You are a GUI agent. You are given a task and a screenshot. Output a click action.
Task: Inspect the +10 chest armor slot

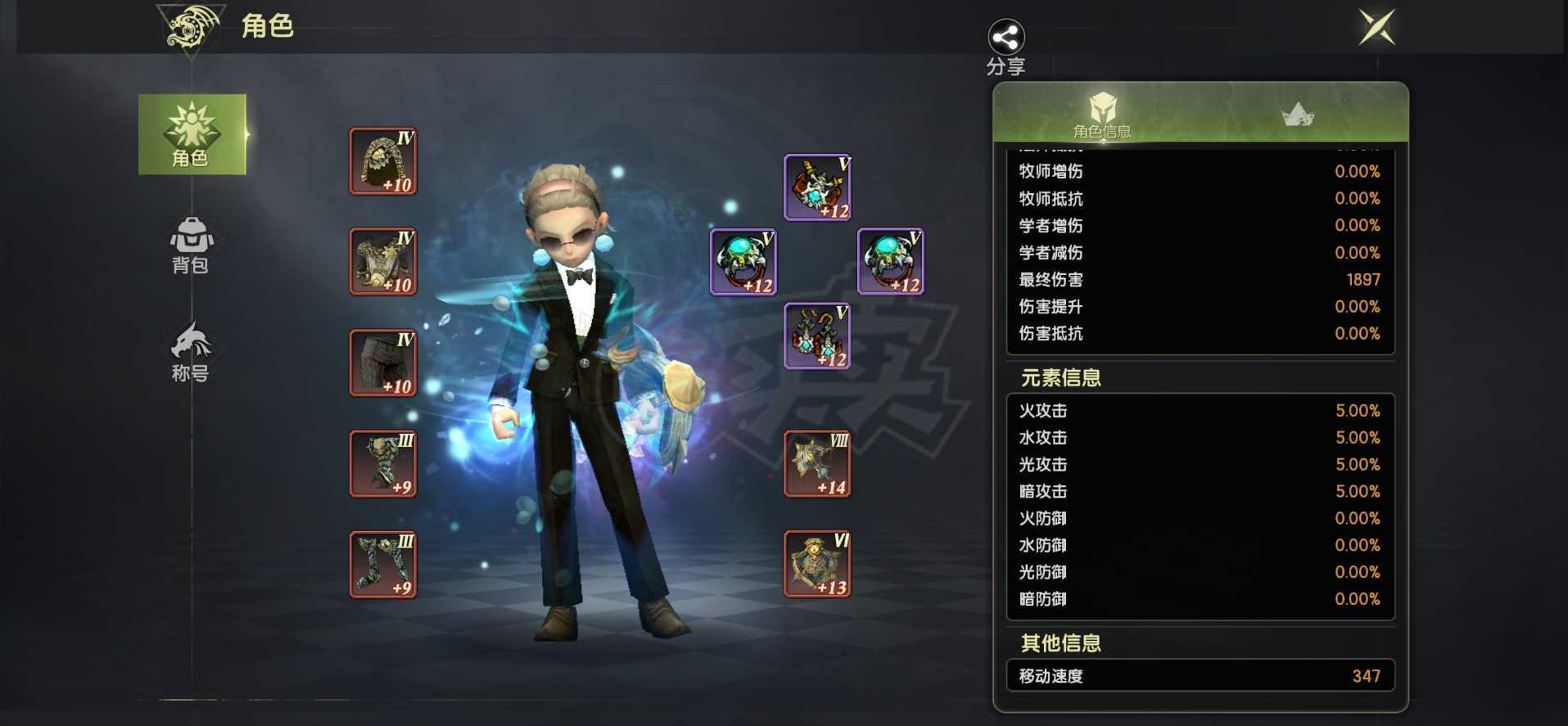click(383, 261)
